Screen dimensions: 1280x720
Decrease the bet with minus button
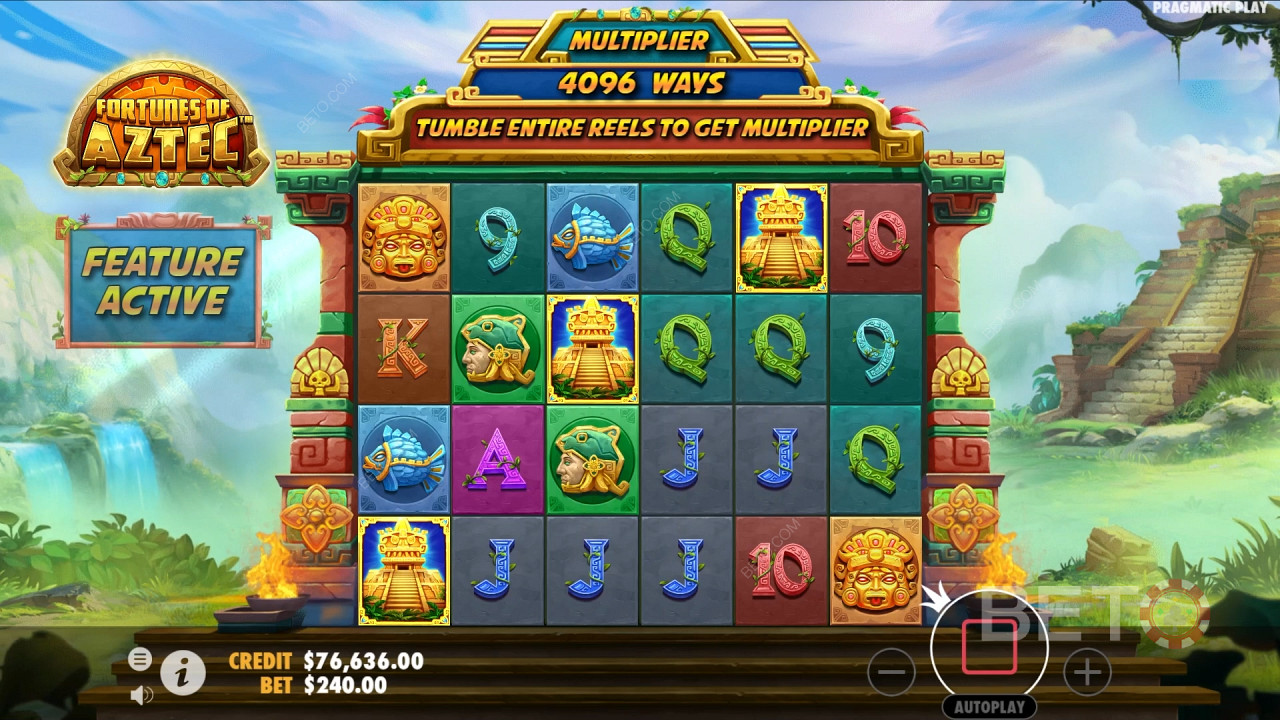pos(891,672)
